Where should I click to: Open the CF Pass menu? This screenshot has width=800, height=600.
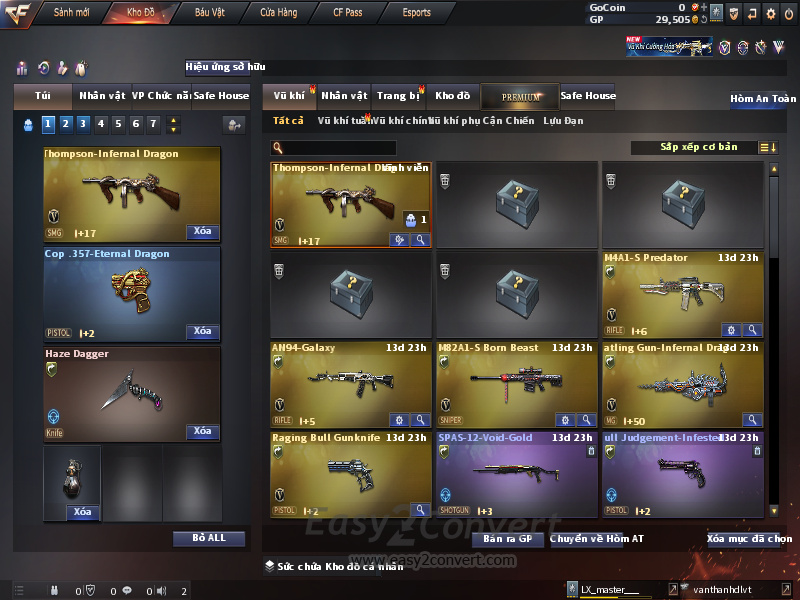[x=349, y=13]
